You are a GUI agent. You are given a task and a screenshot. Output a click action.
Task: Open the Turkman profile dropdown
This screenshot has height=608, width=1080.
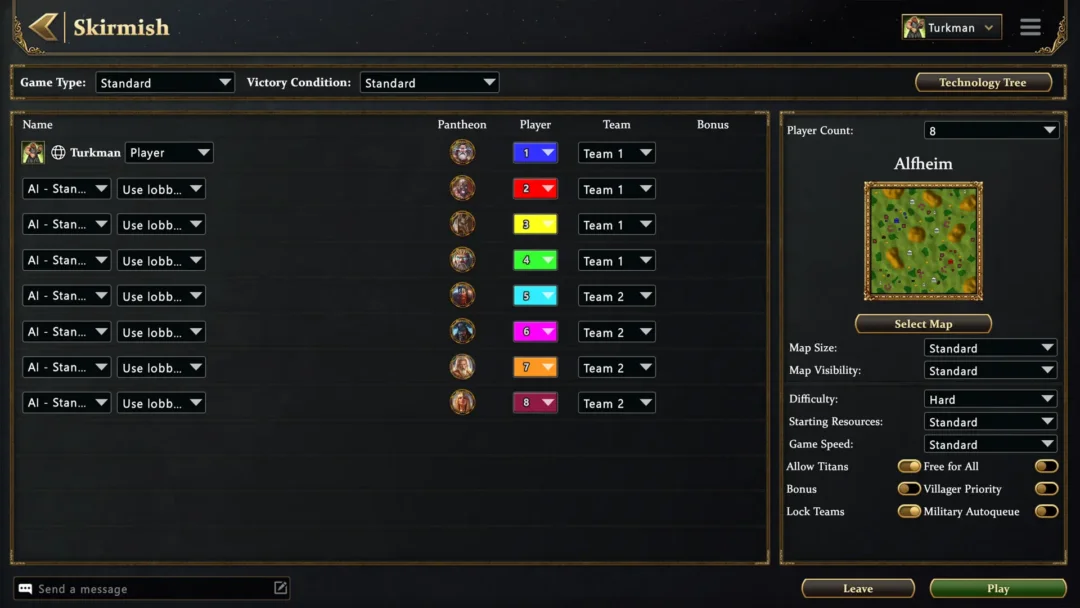coord(951,28)
